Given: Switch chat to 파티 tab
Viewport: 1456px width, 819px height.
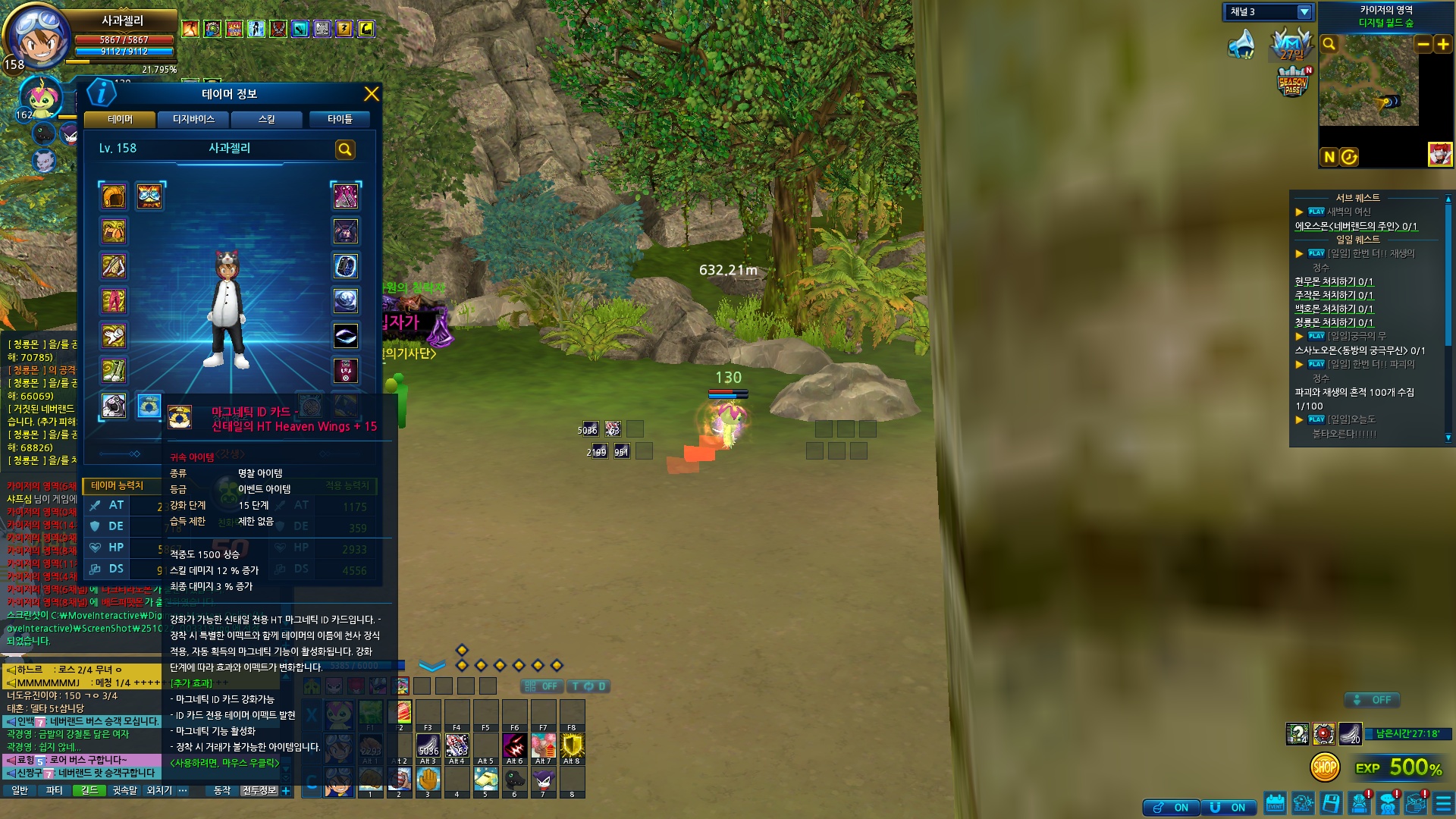Looking at the screenshot, I should (54, 790).
